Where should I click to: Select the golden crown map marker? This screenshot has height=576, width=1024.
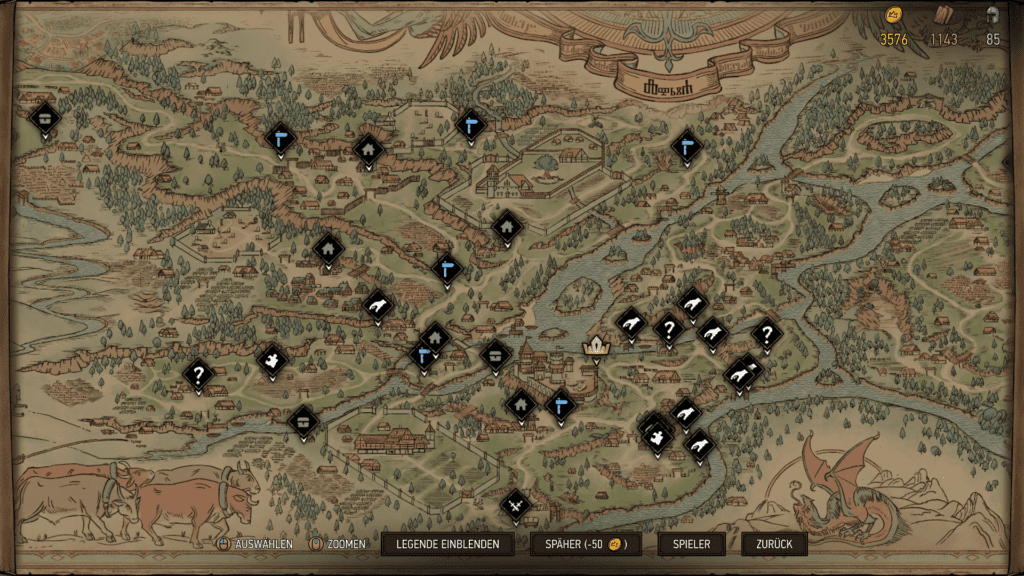pos(597,346)
